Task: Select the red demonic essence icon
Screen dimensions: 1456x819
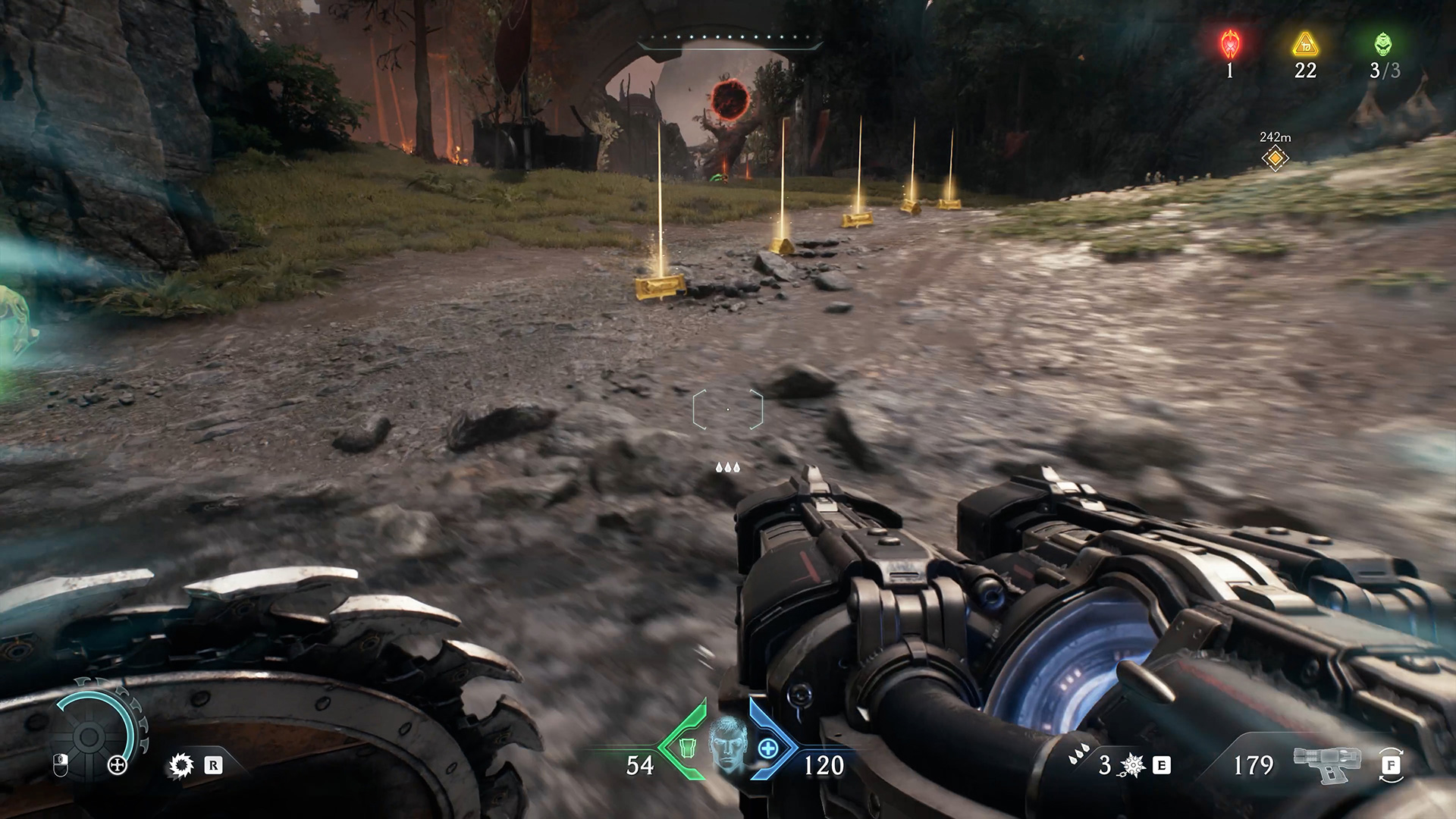Action: 1229,45
